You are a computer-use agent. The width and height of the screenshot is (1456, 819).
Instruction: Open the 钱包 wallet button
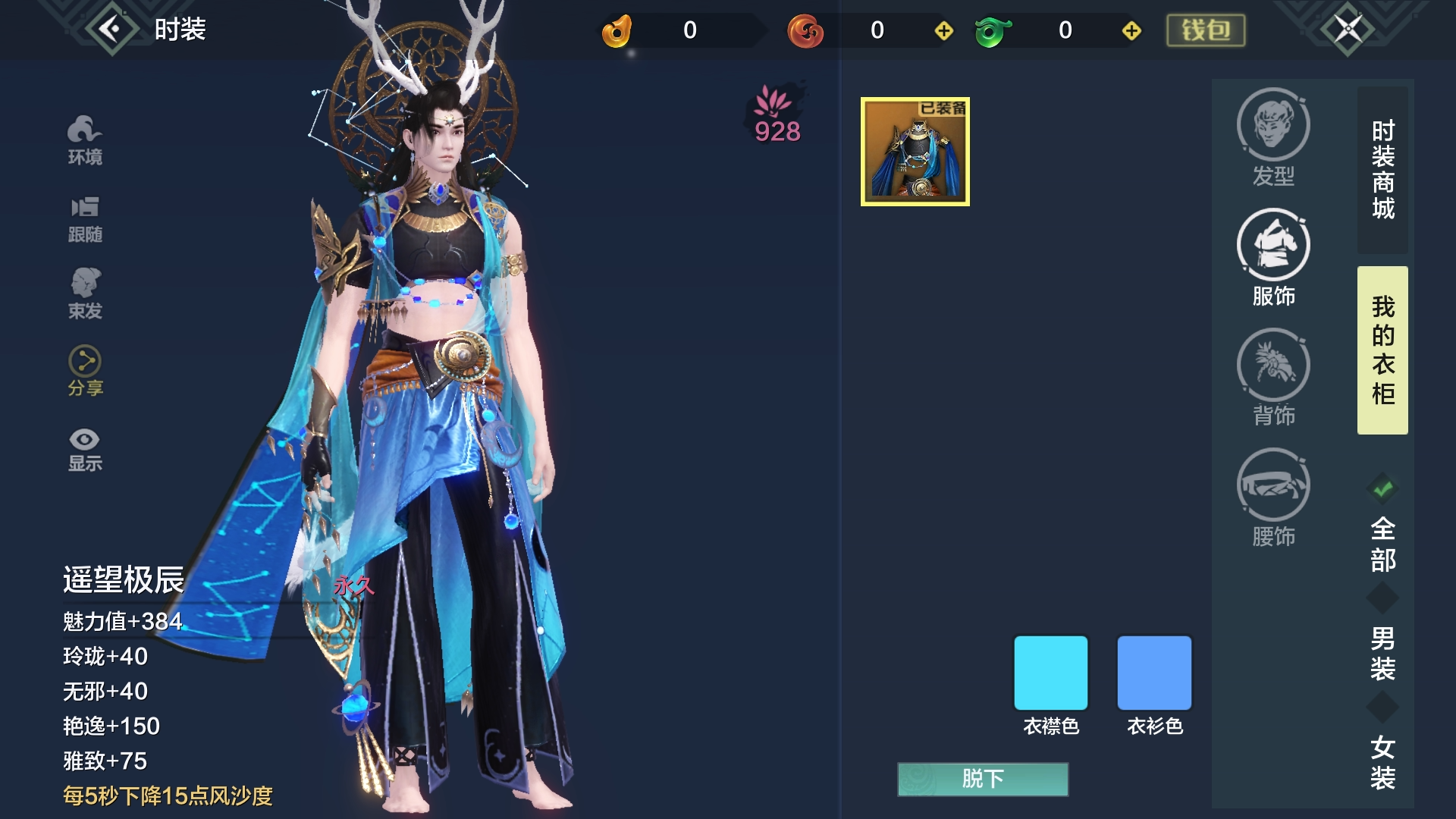tap(1205, 30)
